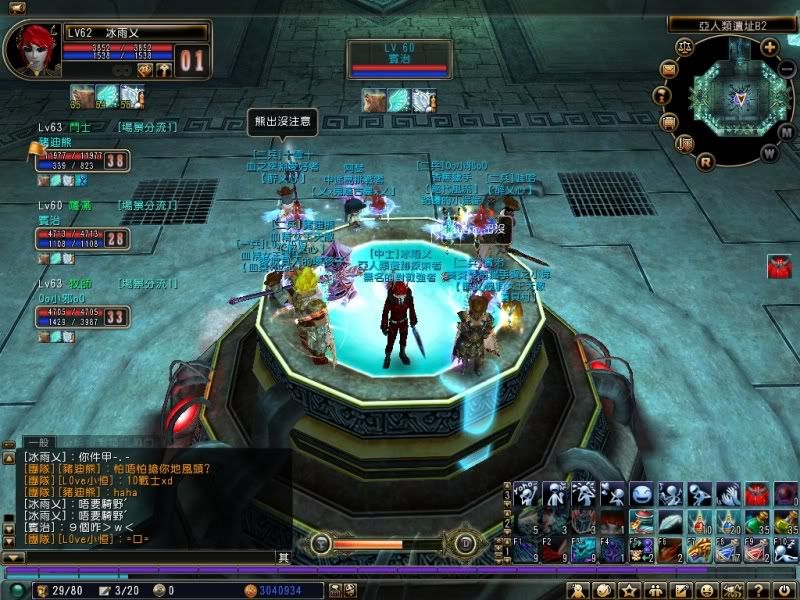Viewport: 800px width, 600px height.
Task: Click the minimap zoom-in plus button
Action: click(x=768, y=46)
